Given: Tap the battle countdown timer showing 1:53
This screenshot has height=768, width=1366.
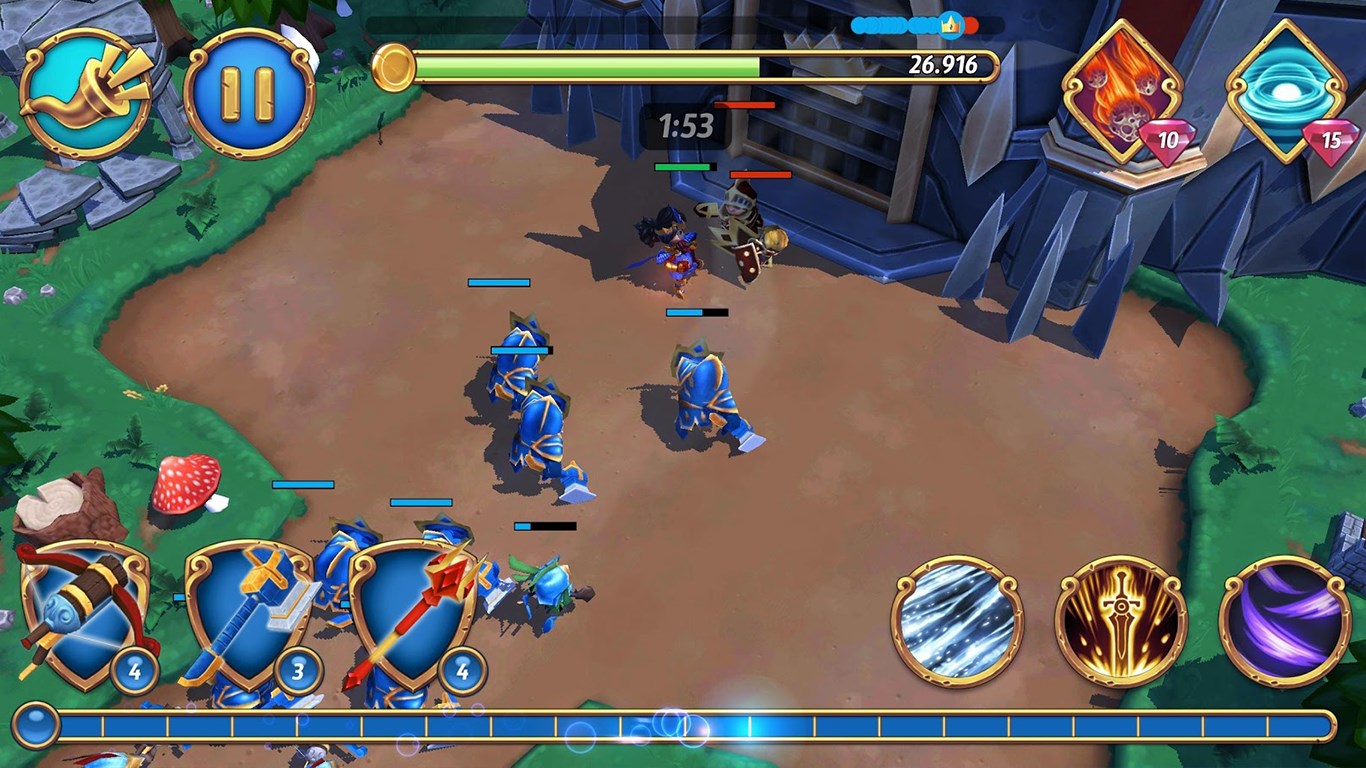Looking at the screenshot, I should [686, 126].
